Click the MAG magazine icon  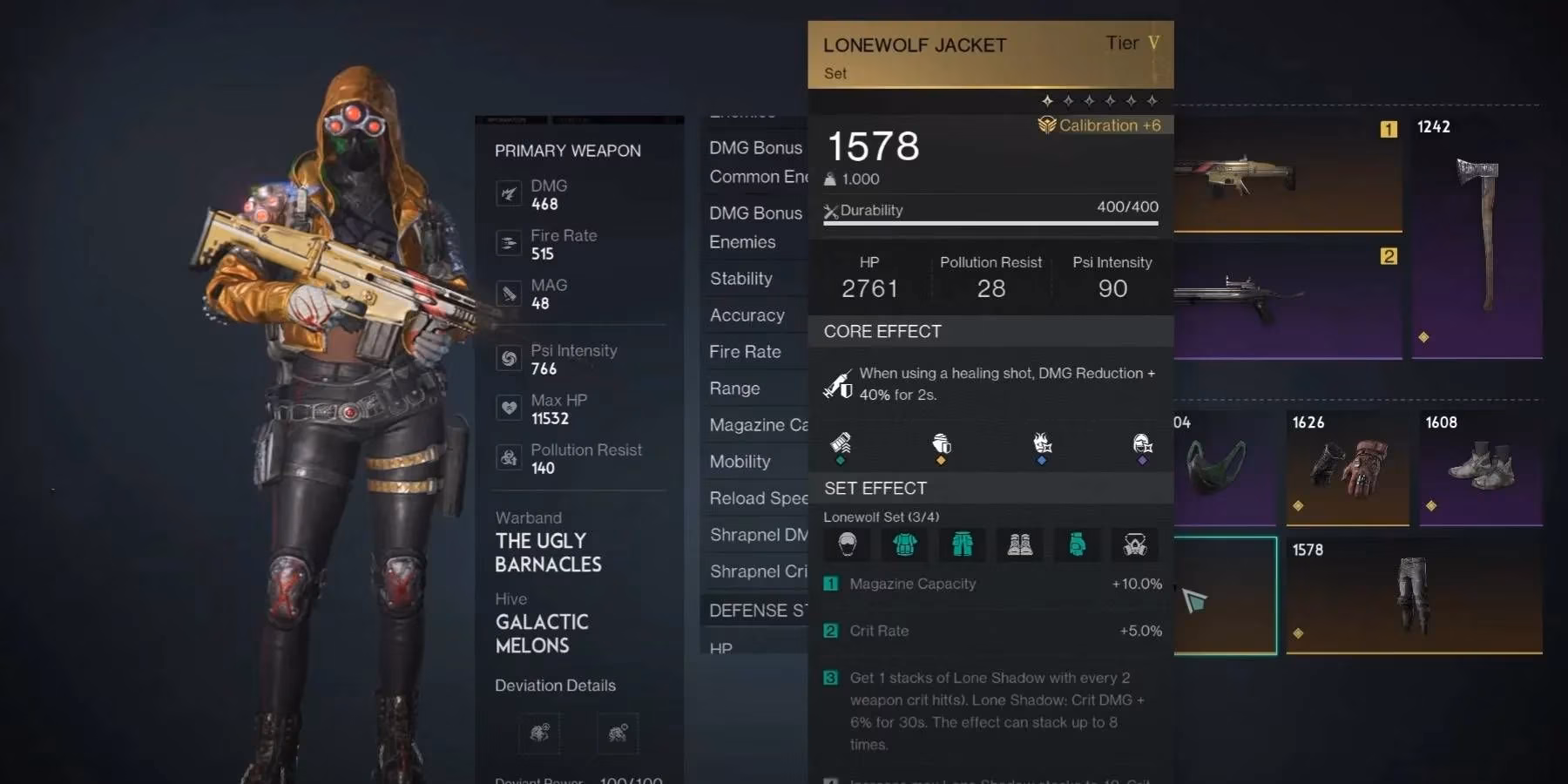(x=509, y=293)
